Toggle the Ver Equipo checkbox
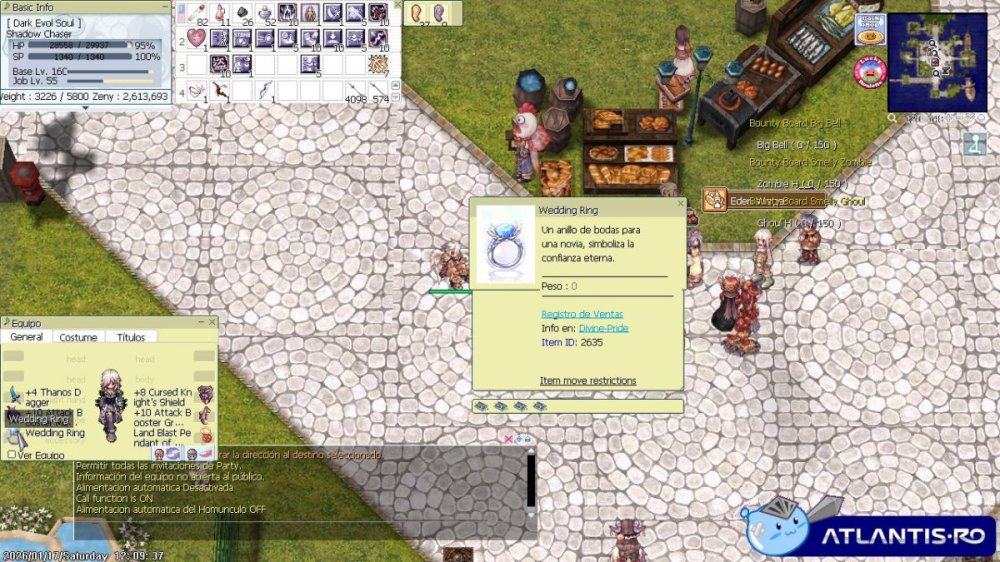The height and width of the screenshot is (562, 1000). [12, 454]
